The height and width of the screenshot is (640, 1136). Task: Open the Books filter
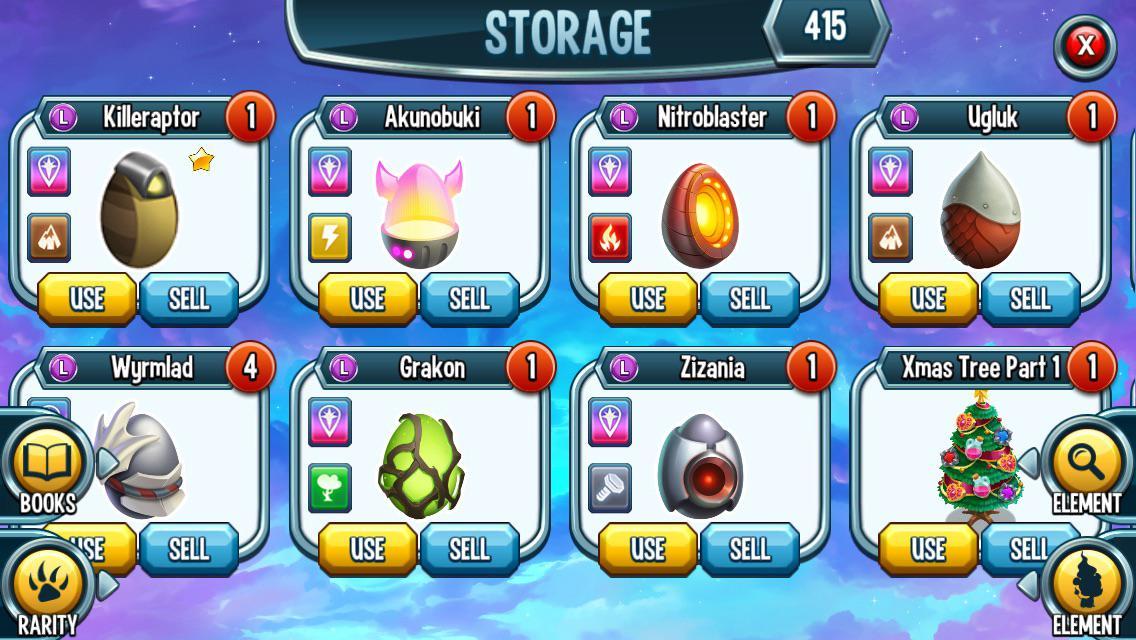pos(47,468)
